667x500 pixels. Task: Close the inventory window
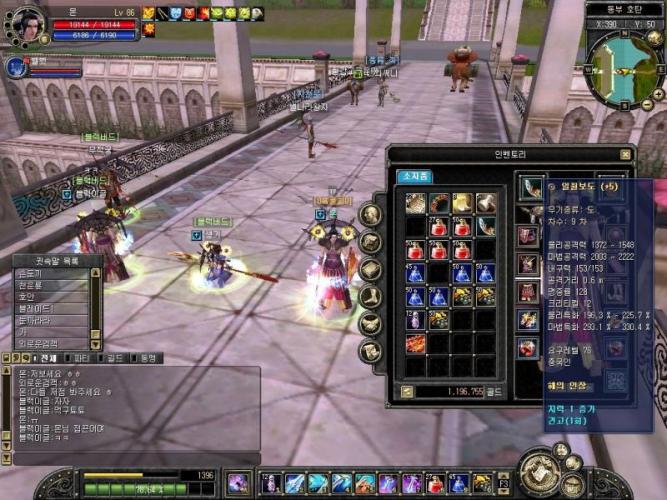625,154
